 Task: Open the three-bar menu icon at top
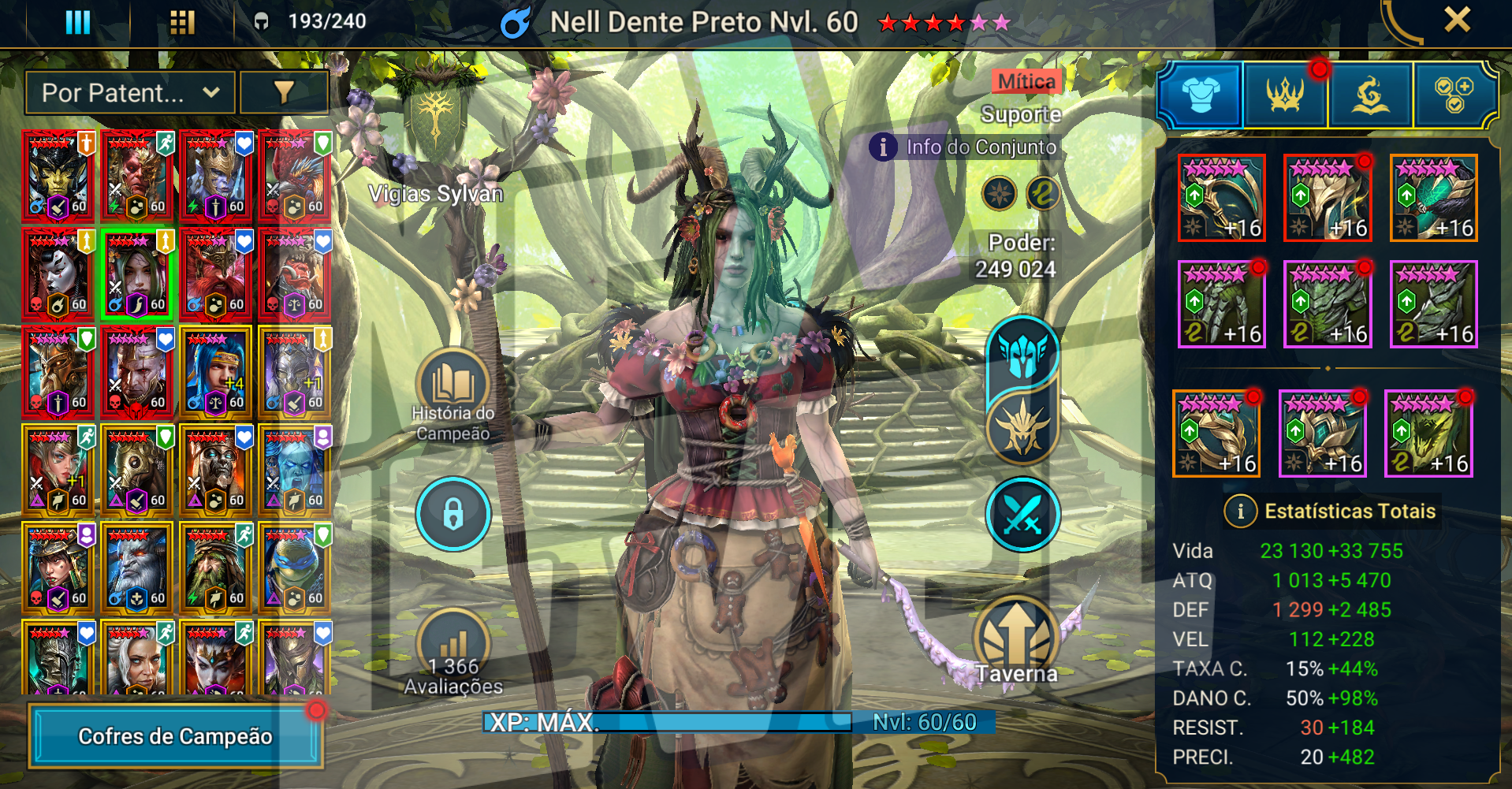tap(77, 21)
